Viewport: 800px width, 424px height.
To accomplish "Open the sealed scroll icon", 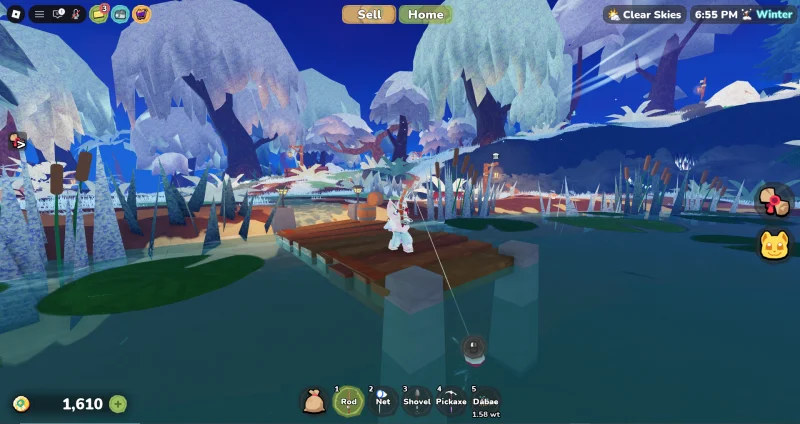I will [774, 200].
